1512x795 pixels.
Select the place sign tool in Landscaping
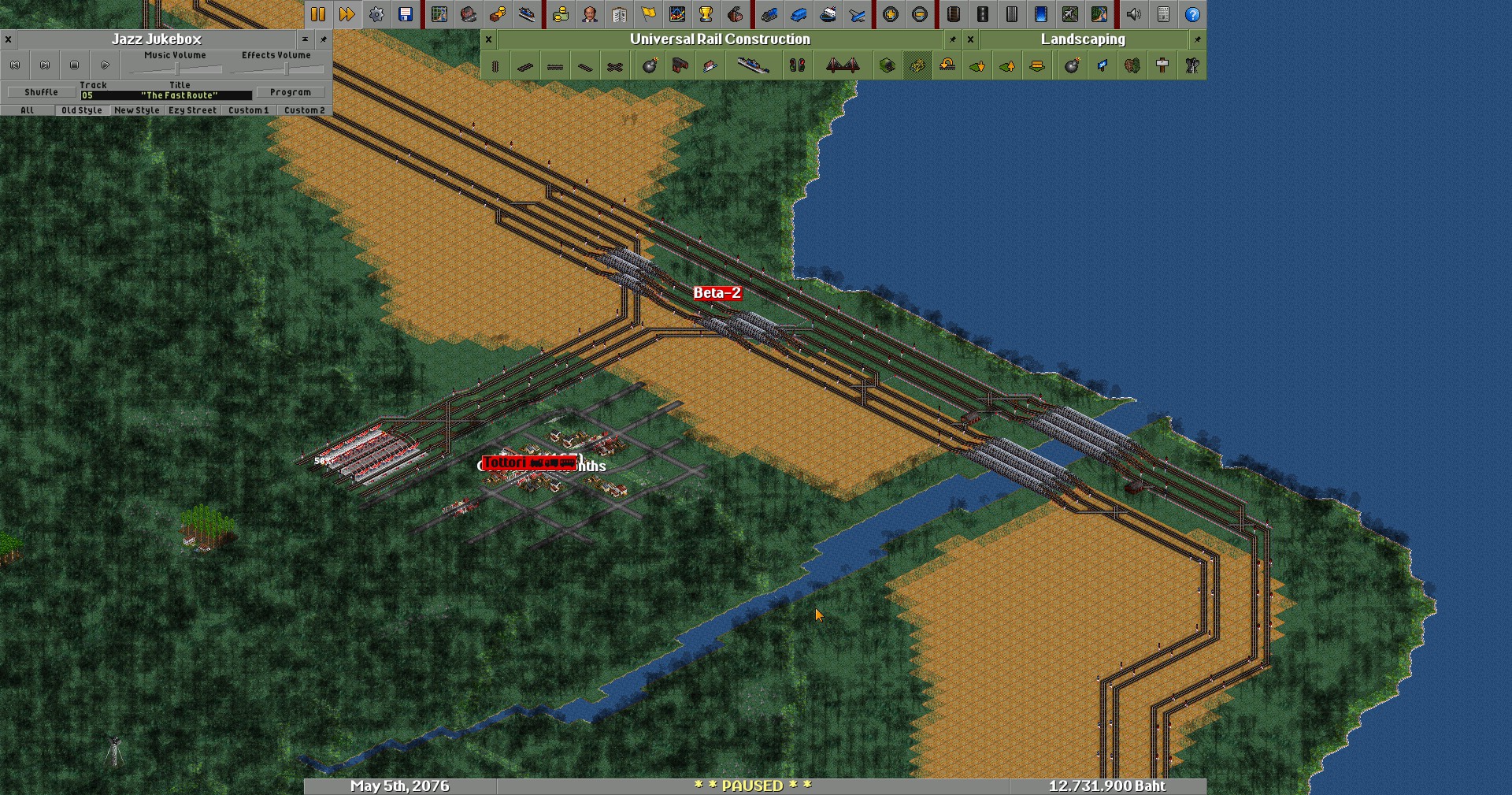point(1162,66)
